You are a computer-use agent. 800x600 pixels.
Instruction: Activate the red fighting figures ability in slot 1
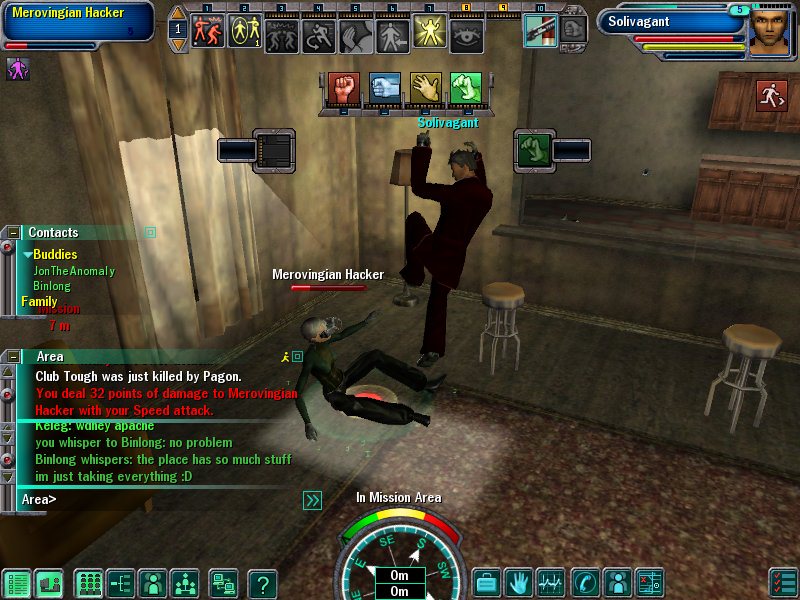pos(207,31)
